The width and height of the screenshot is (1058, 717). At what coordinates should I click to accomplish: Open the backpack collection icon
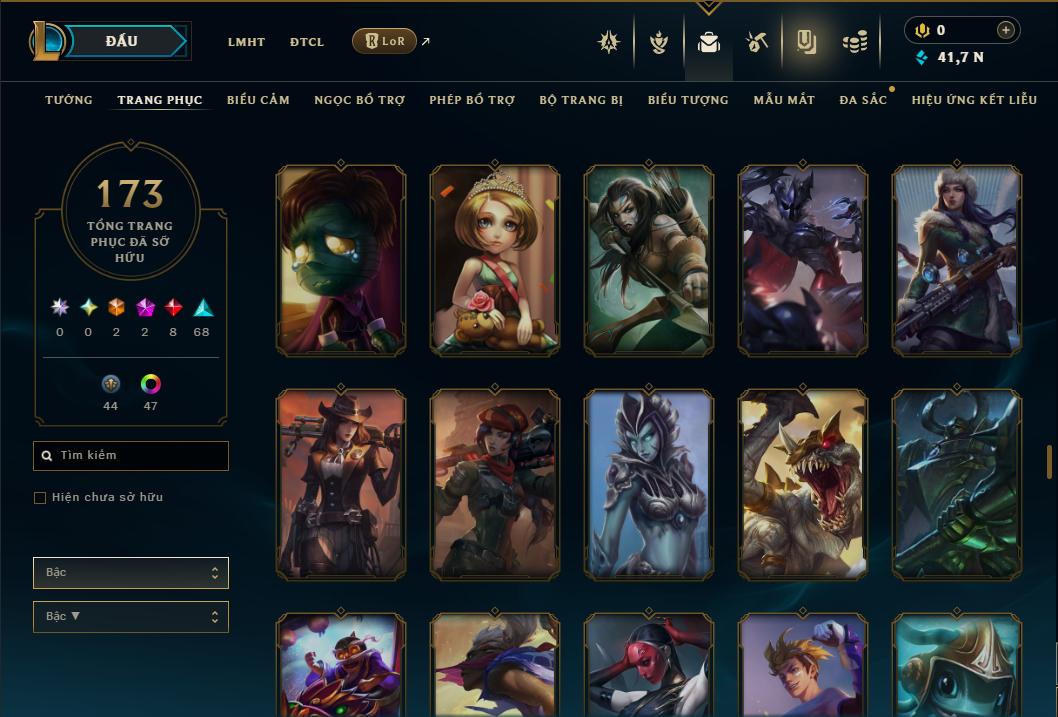pyautogui.click(x=709, y=42)
